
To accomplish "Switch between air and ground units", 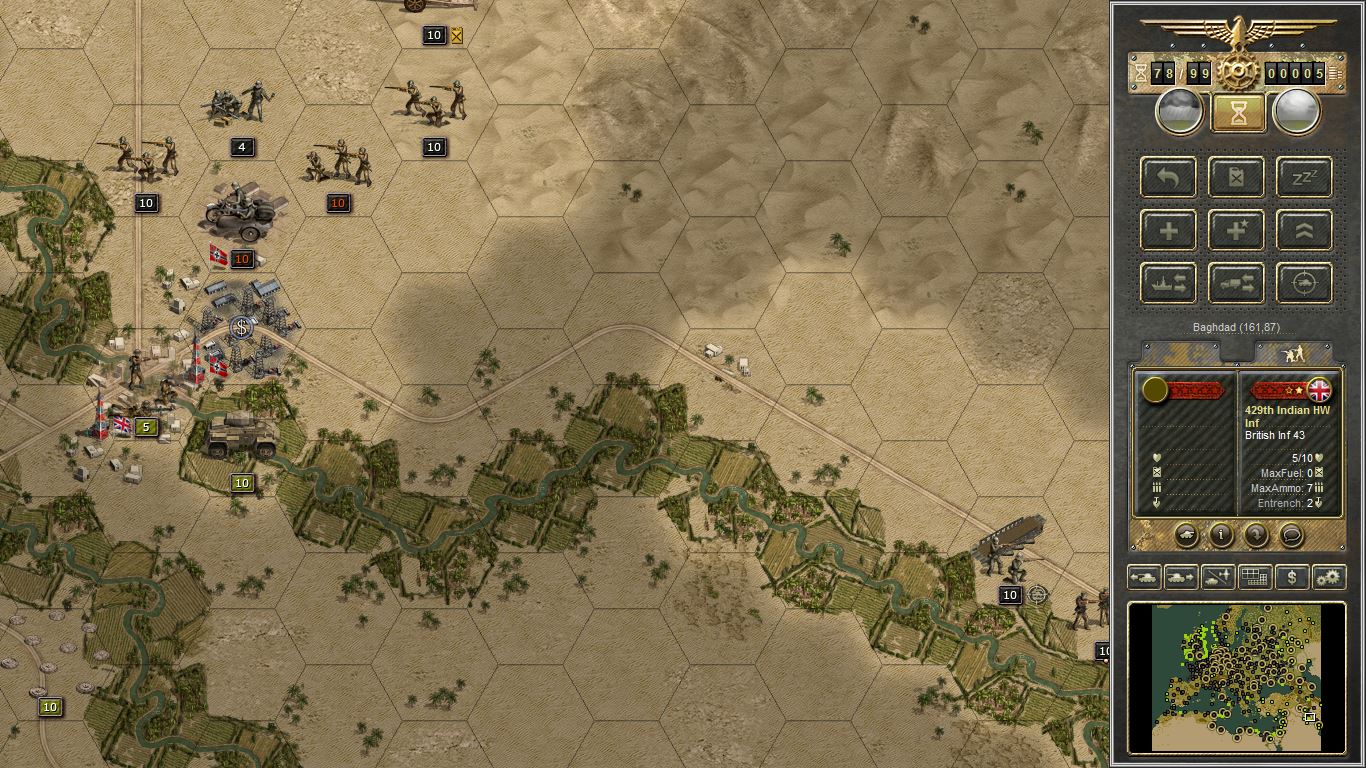I will (x=1216, y=578).
